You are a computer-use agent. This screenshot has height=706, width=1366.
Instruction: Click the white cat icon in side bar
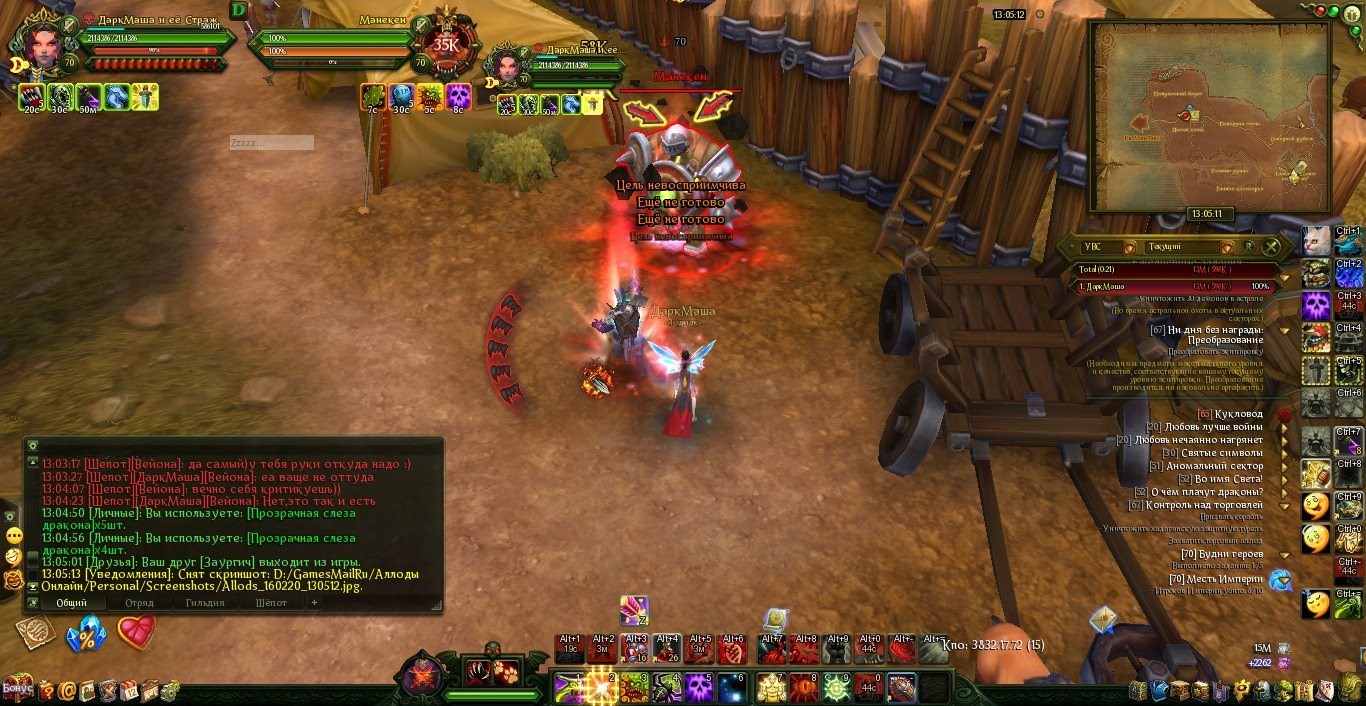point(1316,241)
